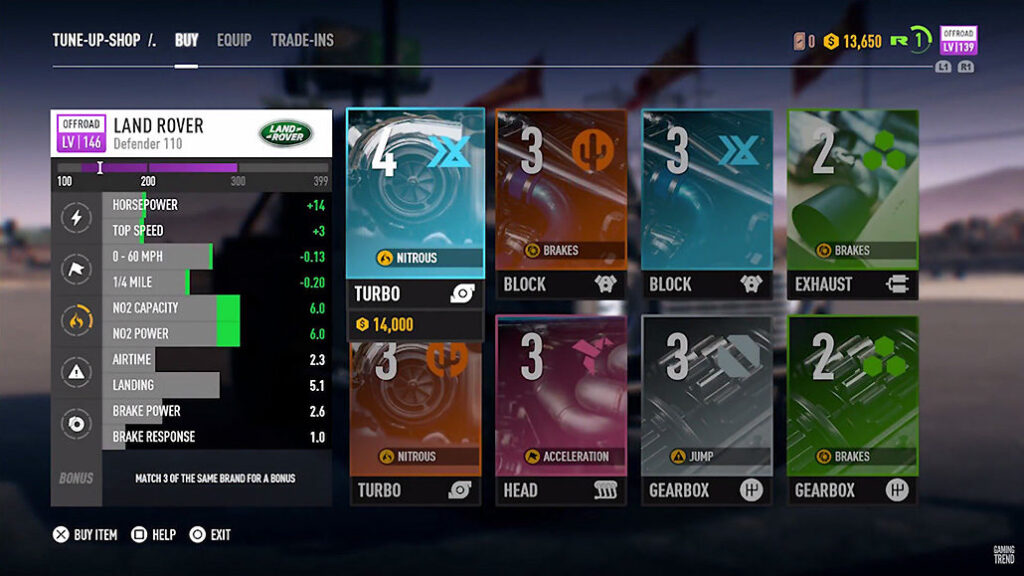Viewport: 1024px width, 576px height.
Task: Switch to the Trade-Ins tab
Action: [x=302, y=41]
